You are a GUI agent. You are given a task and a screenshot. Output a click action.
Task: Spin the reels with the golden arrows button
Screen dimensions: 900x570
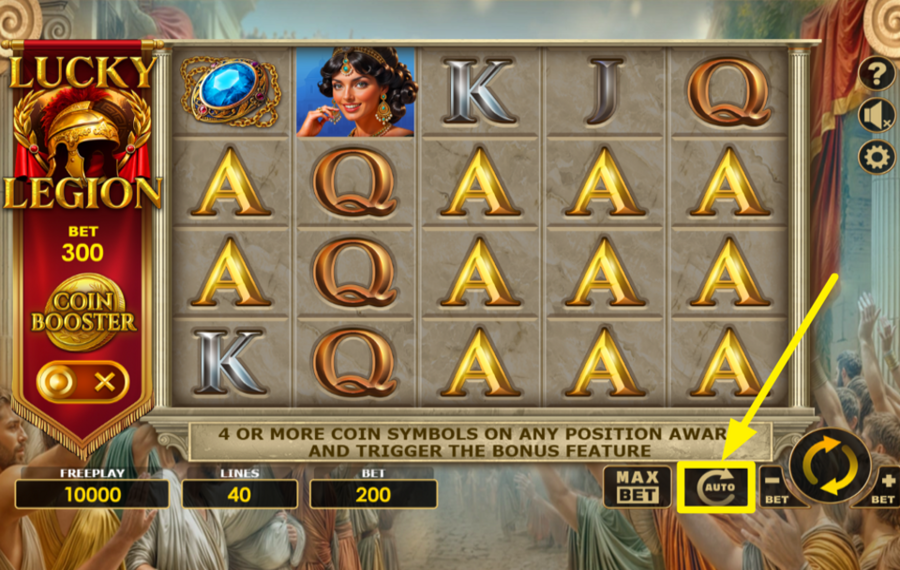tap(829, 466)
